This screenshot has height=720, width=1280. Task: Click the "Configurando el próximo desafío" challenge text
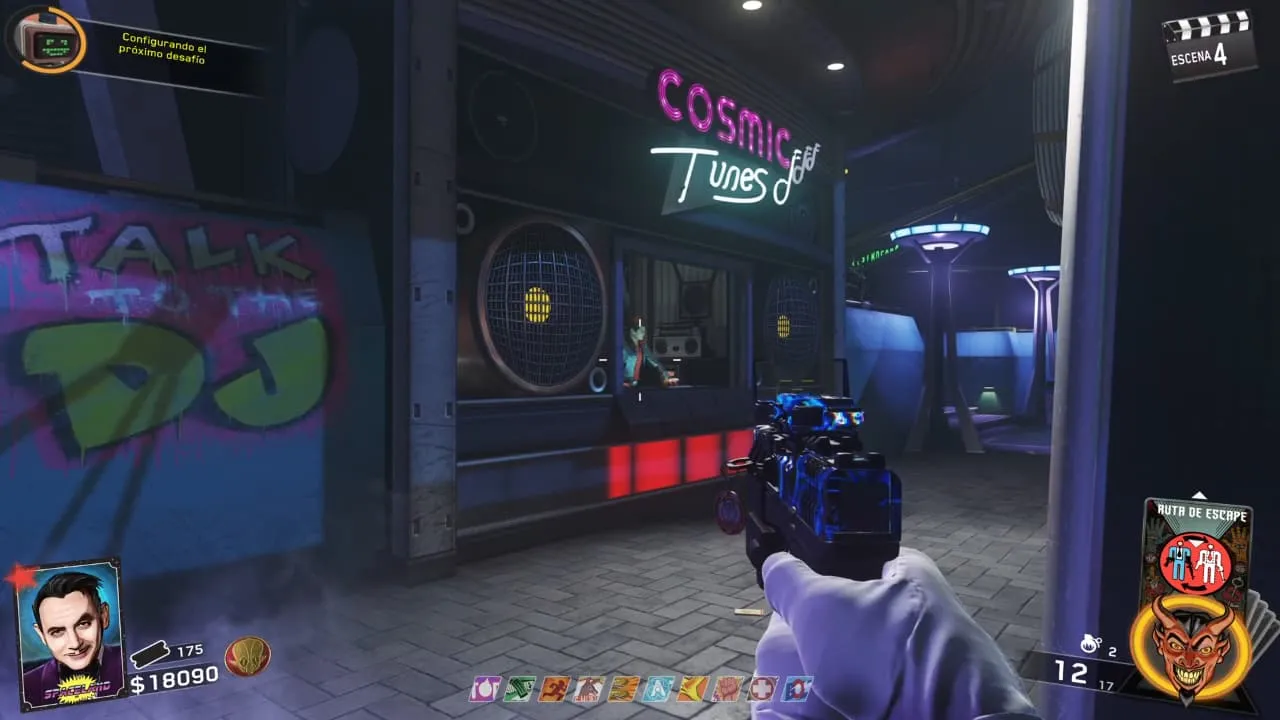click(x=163, y=48)
